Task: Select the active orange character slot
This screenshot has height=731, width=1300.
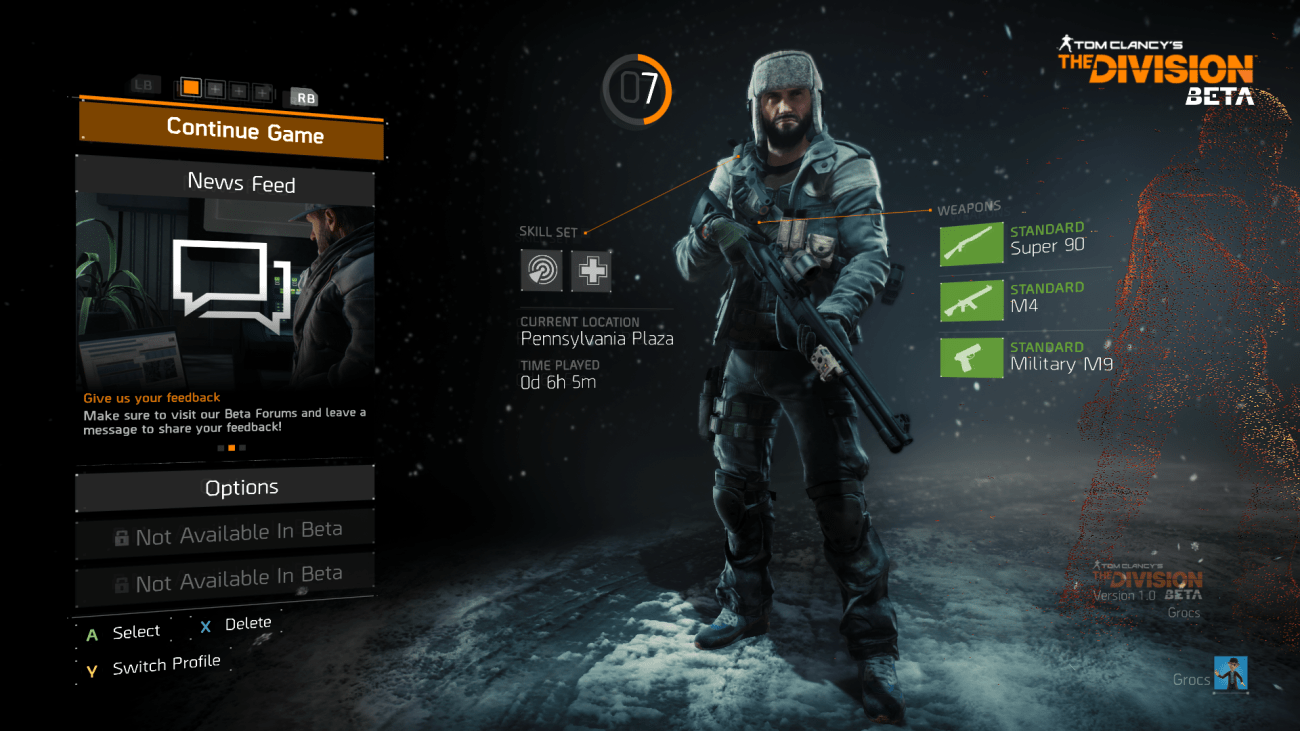Action: [x=190, y=88]
